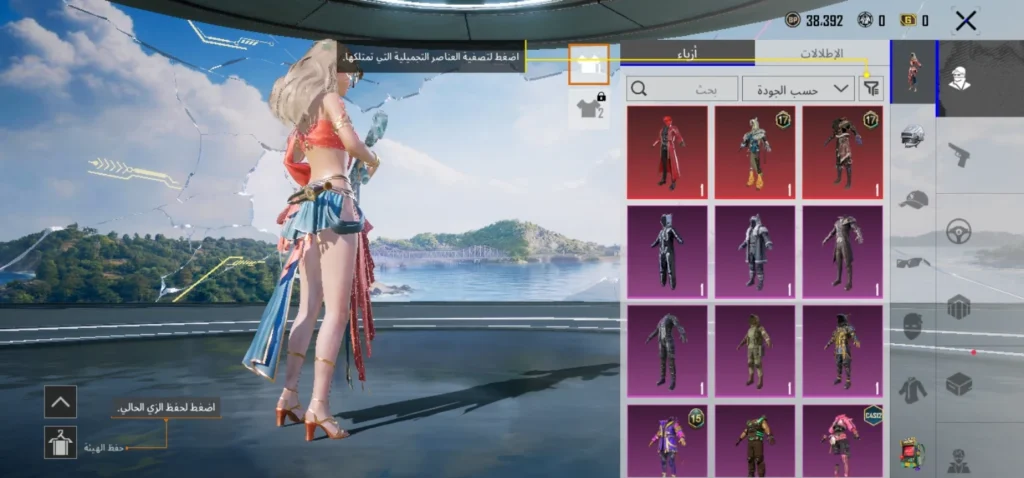Viewport: 1024px width, 478px height.
Task: Open the steering wheel vehicle category
Action: click(x=959, y=230)
